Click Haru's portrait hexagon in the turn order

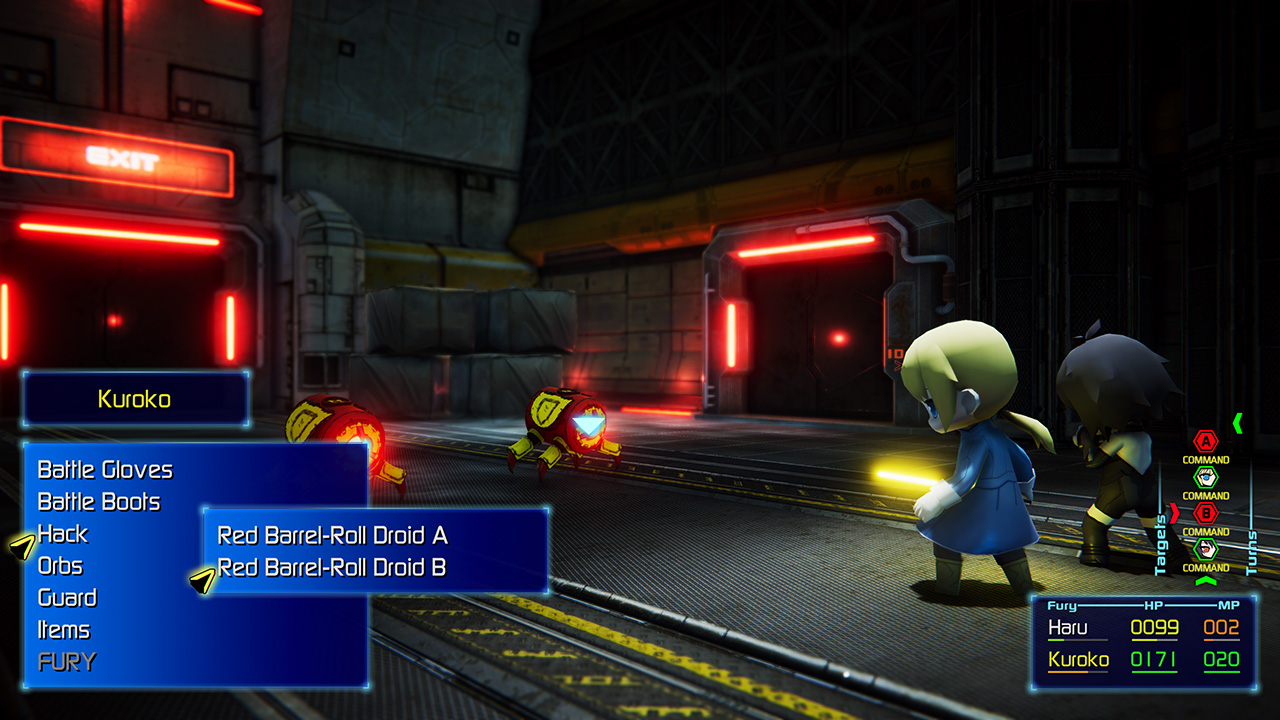tap(1205, 477)
